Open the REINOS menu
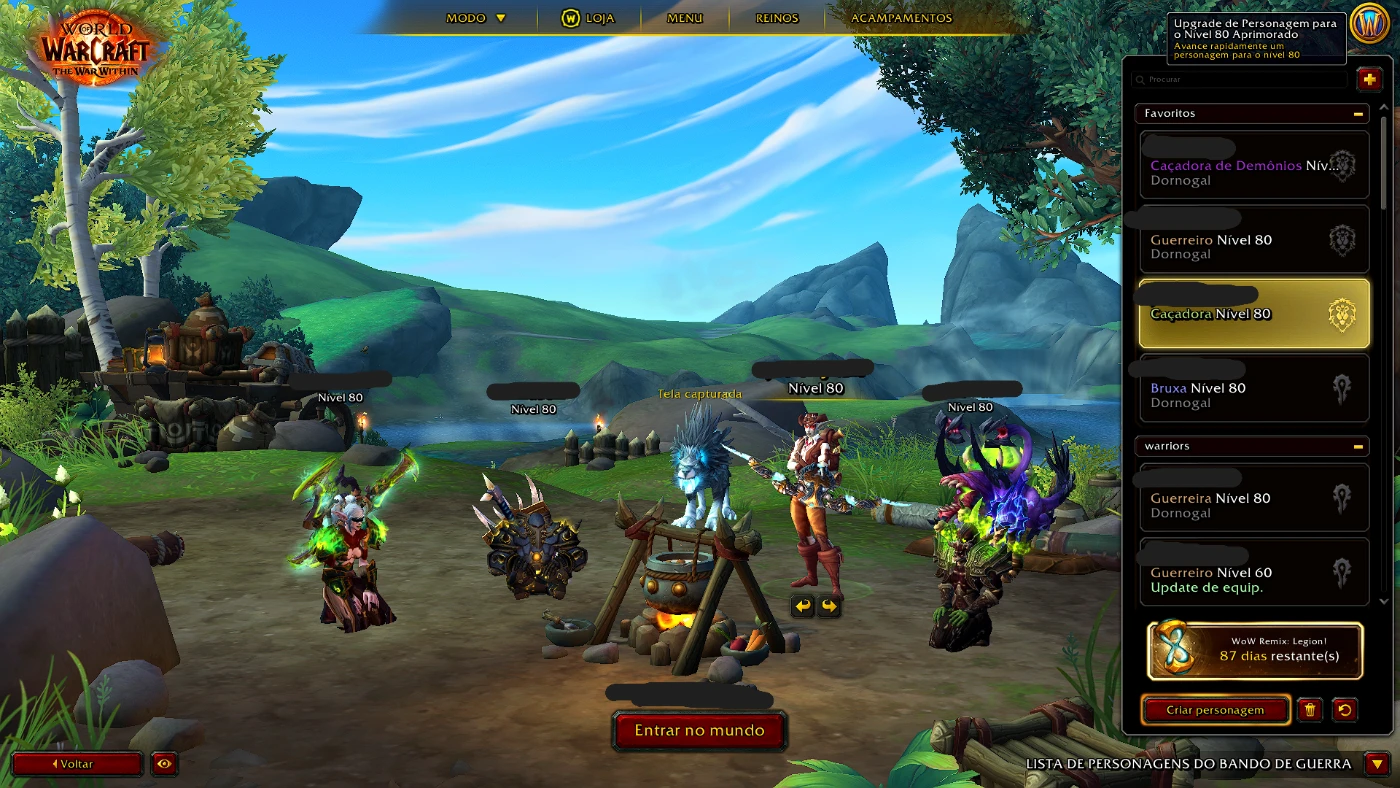1400x788 pixels. (777, 17)
